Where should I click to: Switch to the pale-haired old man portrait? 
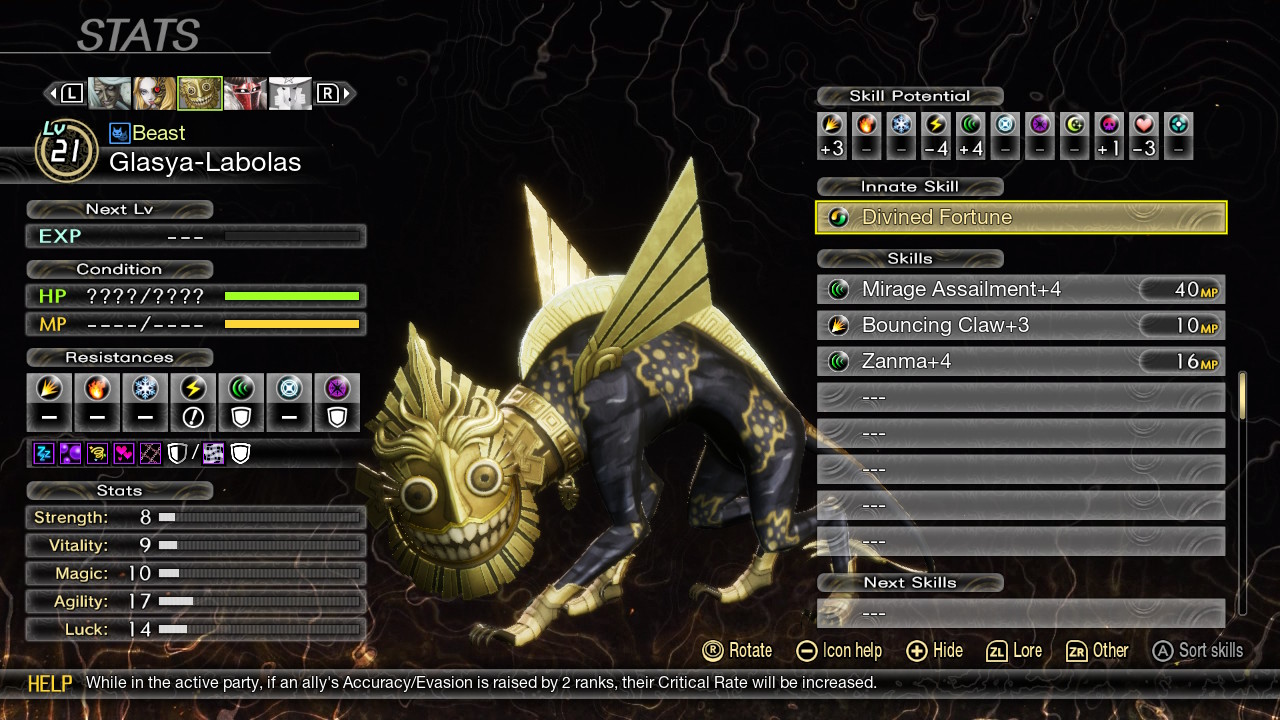[109, 93]
